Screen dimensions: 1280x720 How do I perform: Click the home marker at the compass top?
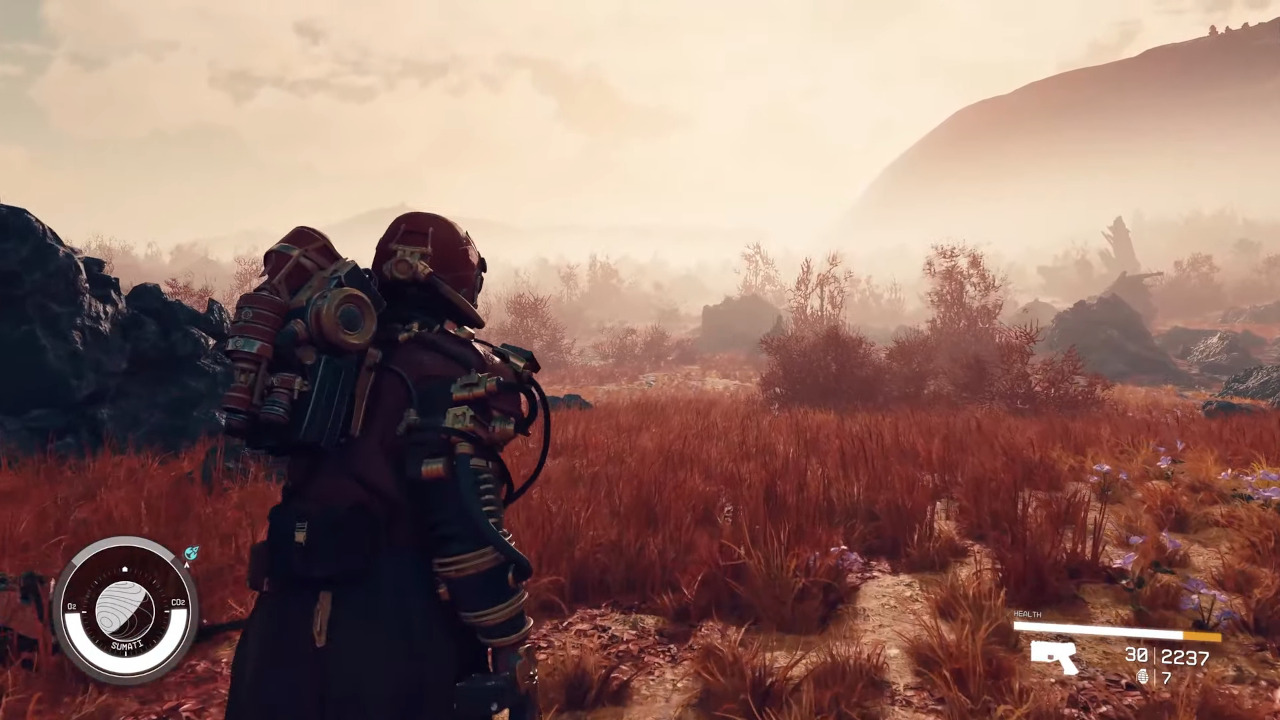tap(125, 568)
